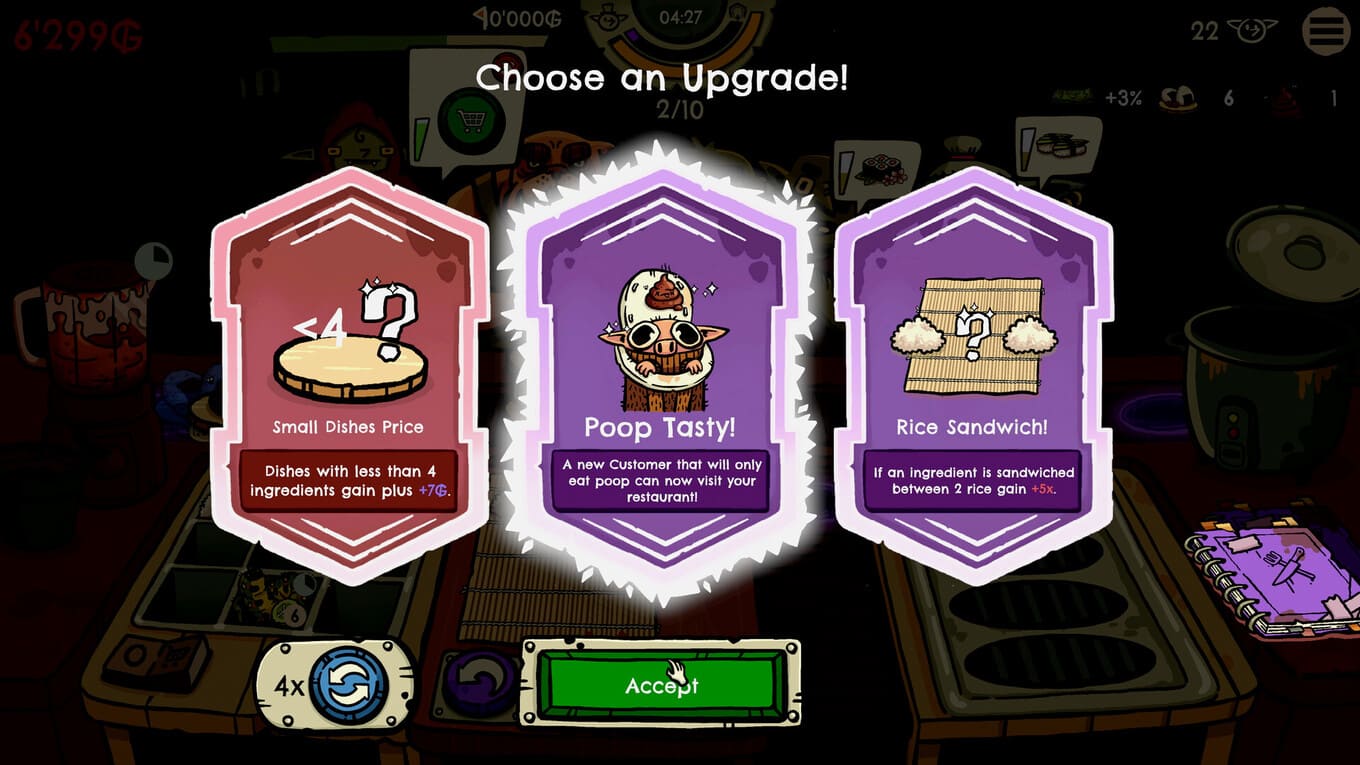The width and height of the screenshot is (1360, 765).
Task: Pick the Rice Sandwich! upgrade card
Action: [972, 375]
